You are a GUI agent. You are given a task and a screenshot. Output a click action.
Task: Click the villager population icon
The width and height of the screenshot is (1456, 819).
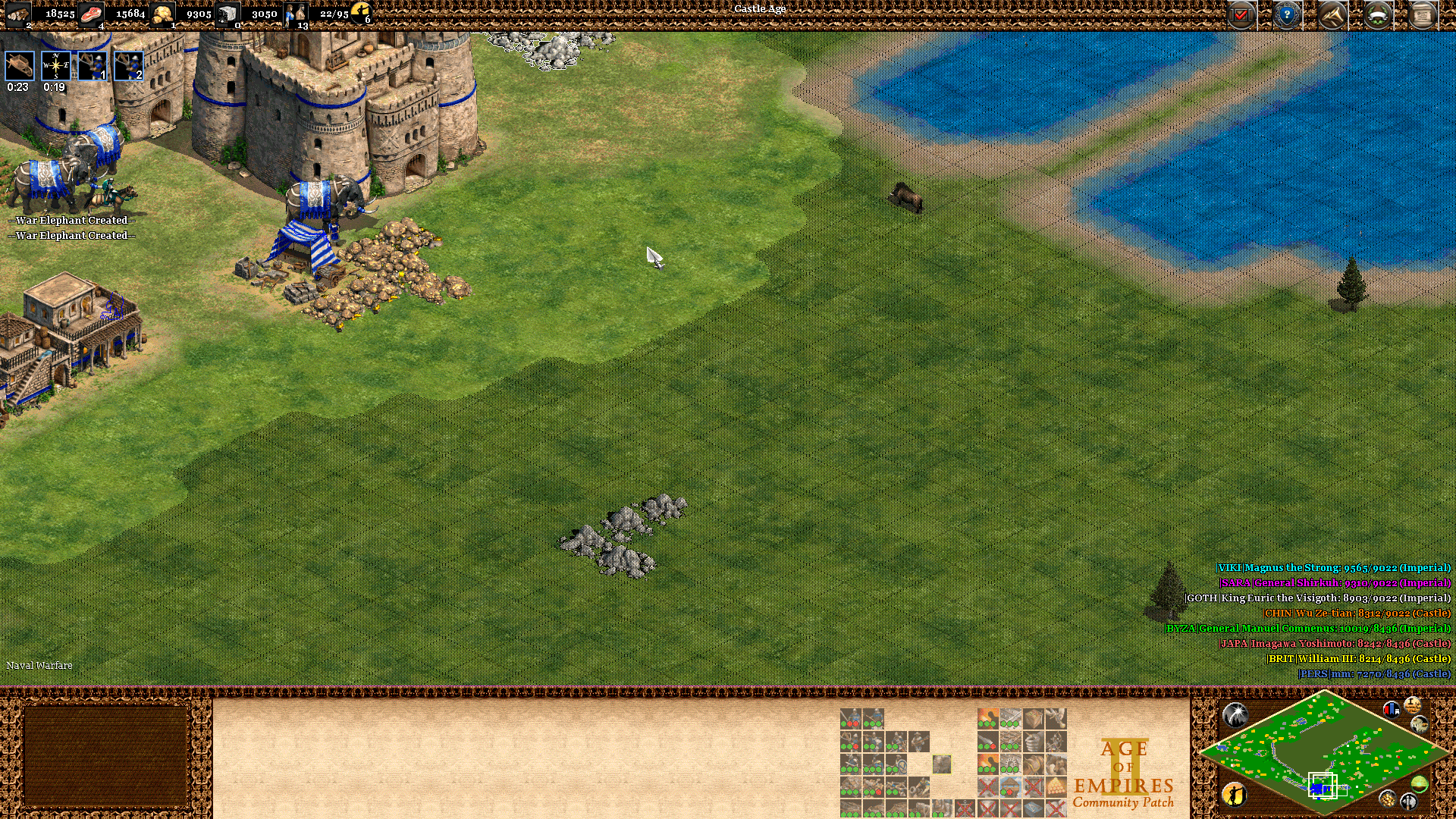(x=296, y=14)
